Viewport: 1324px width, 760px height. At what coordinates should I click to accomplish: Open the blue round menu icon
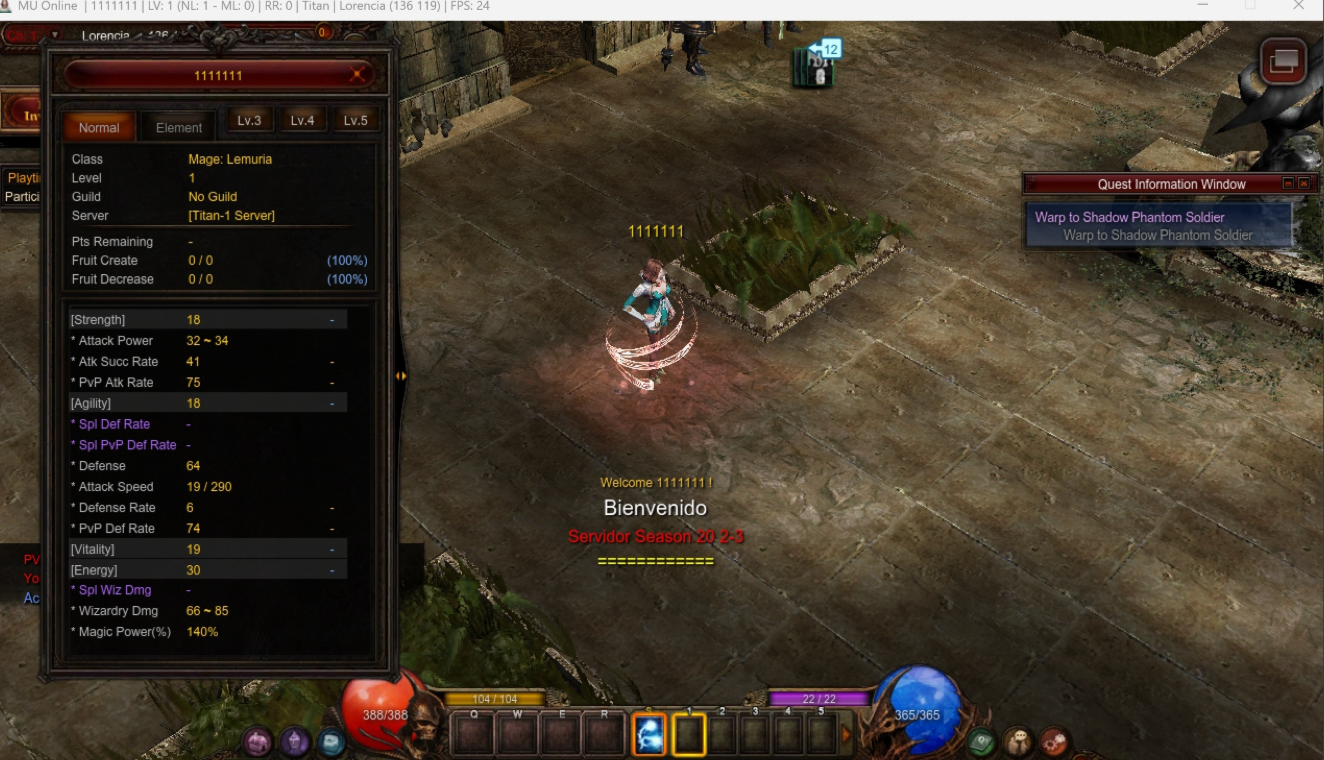click(332, 742)
